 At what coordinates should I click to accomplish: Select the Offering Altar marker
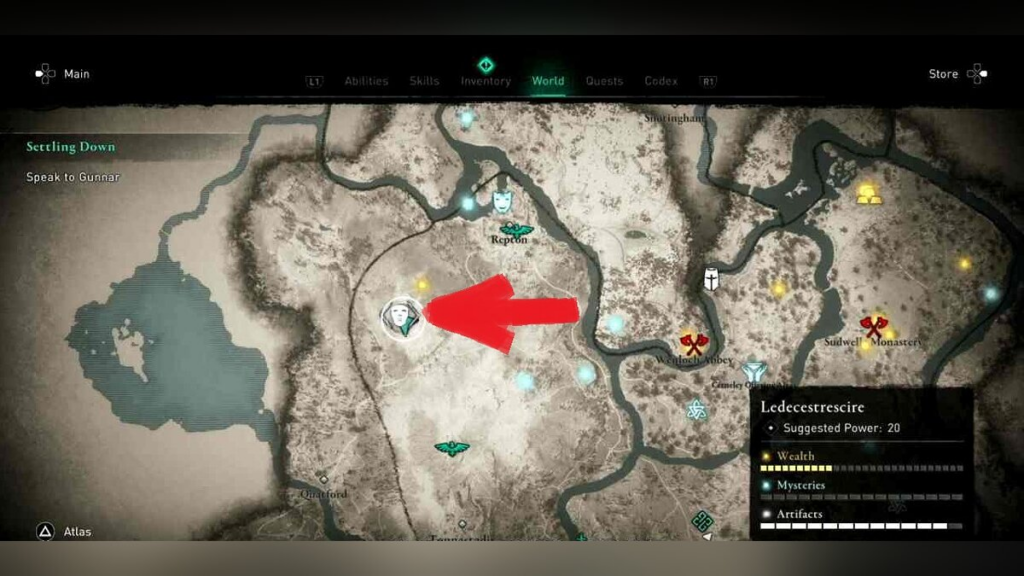753,372
